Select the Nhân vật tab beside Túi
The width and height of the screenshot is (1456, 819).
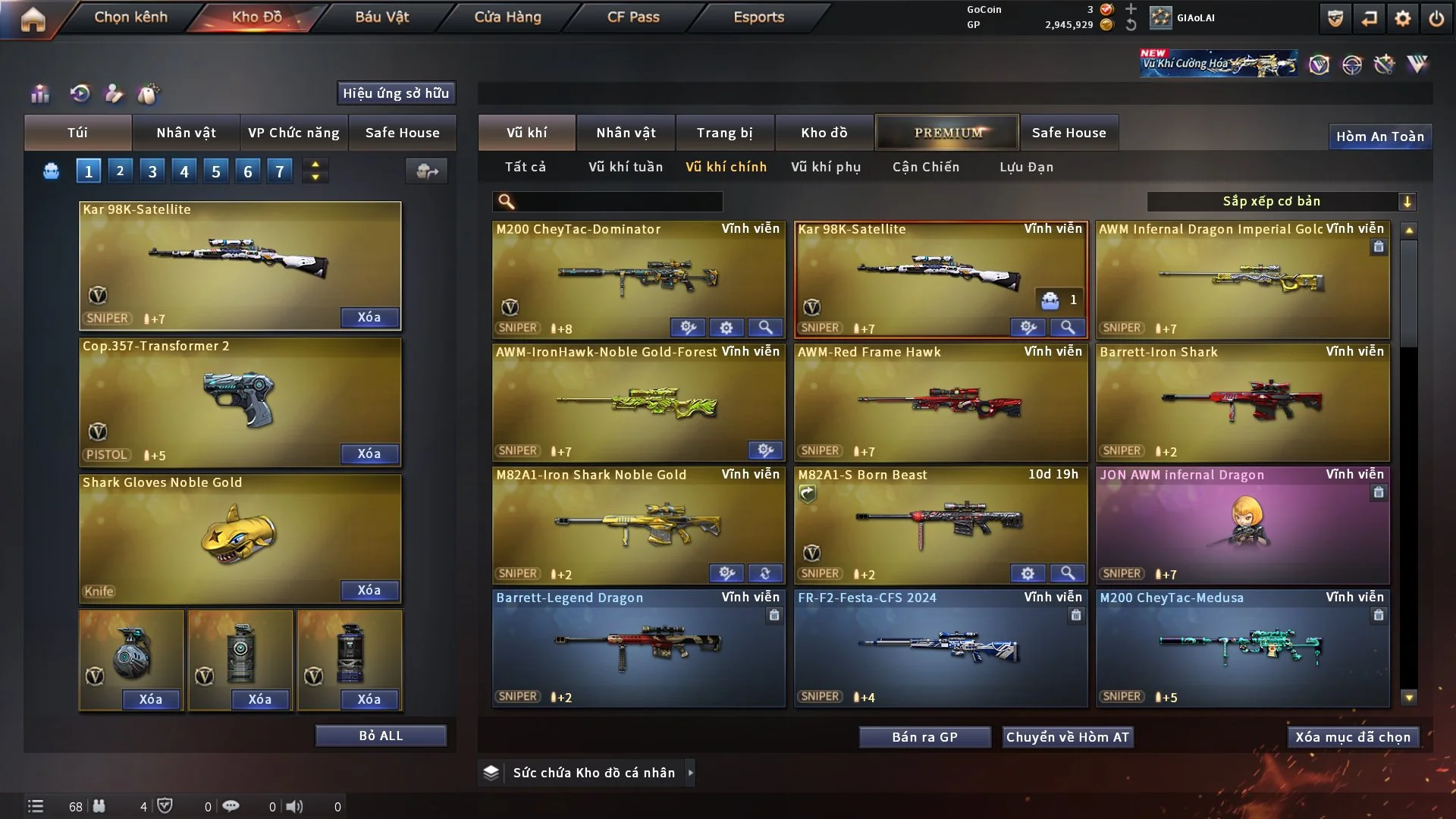(186, 133)
